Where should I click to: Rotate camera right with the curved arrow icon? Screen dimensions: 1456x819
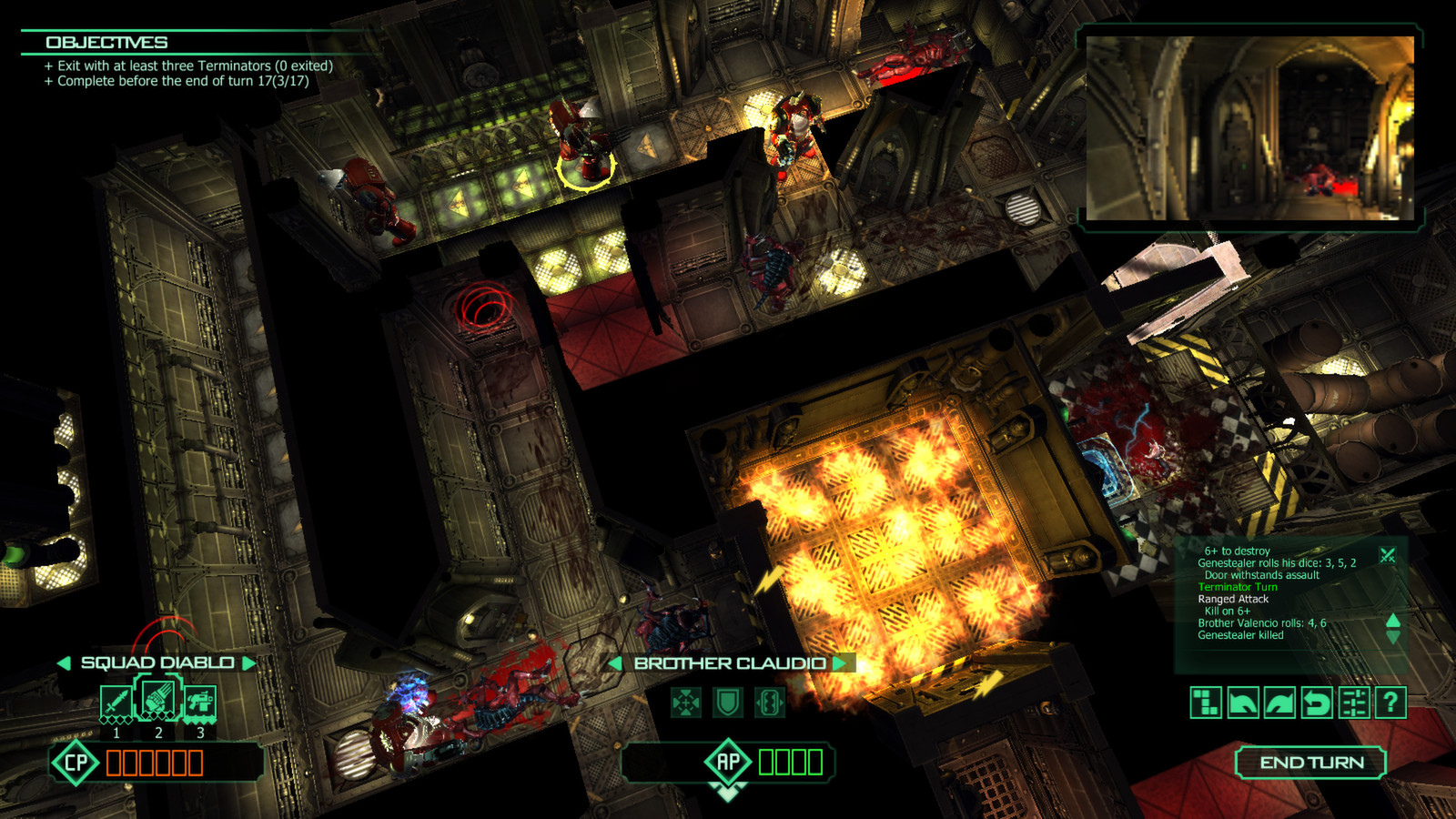(x=1279, y=703)
